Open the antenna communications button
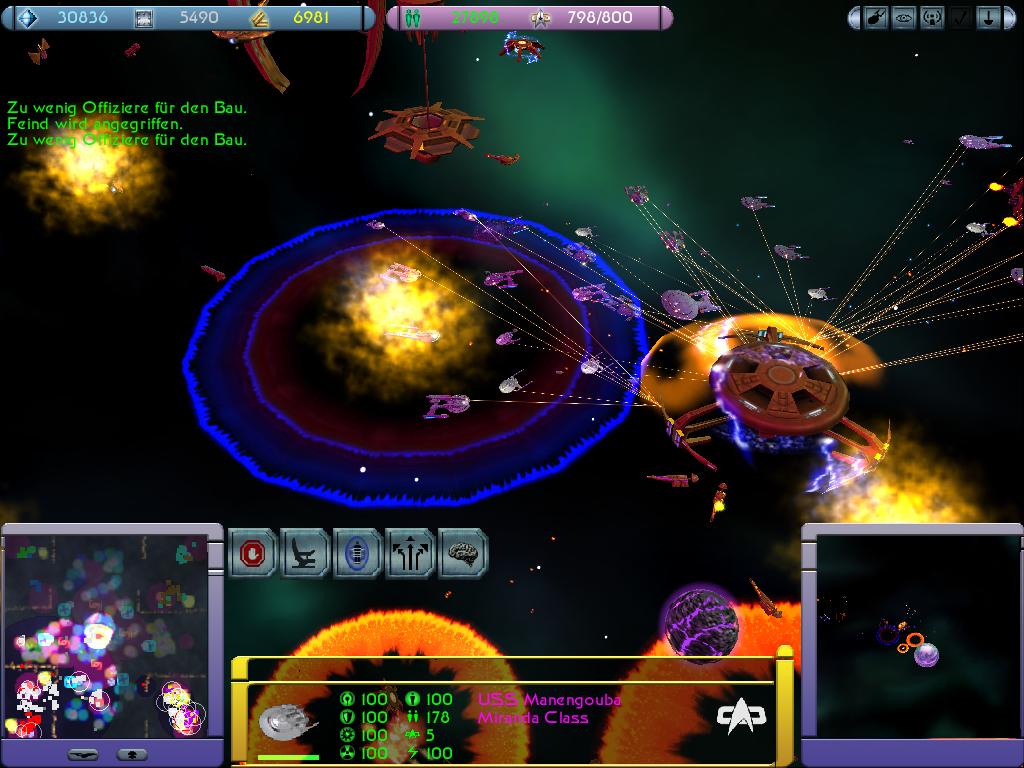This screenshot has width=1024, height=768. point(933,18)
